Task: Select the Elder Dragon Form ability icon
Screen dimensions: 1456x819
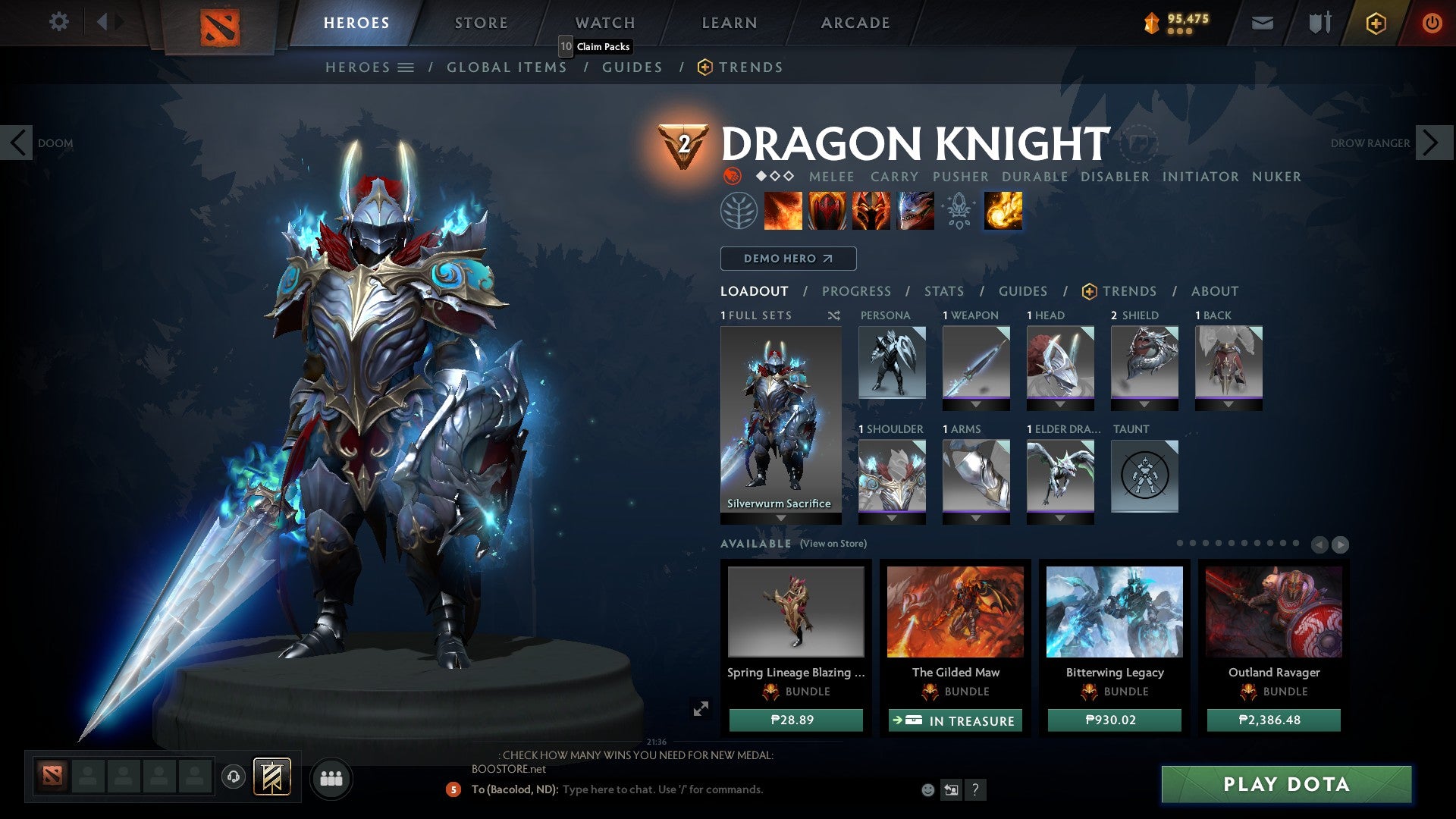Action: [915, 211]
